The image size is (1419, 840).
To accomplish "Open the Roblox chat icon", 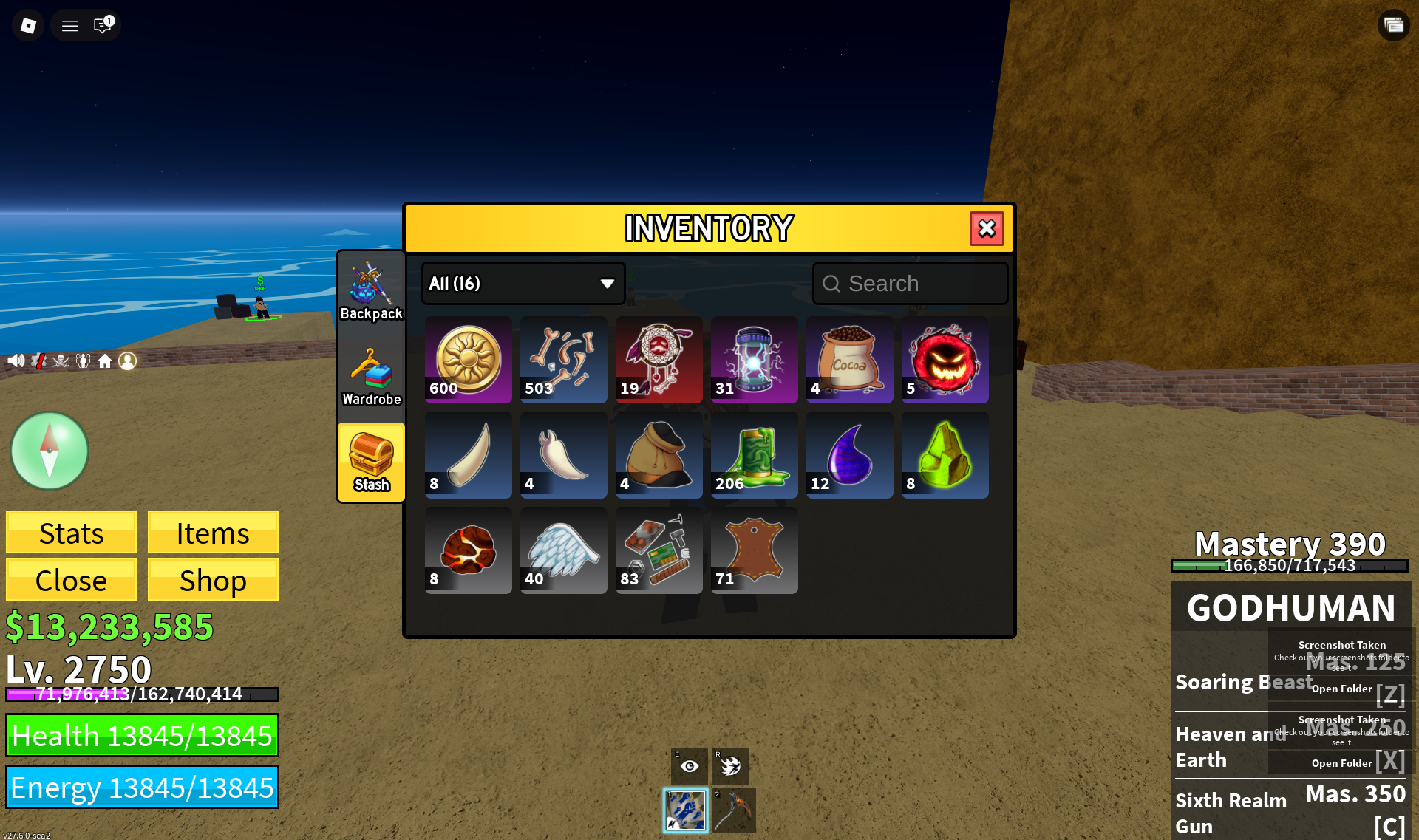I will pyautogui.click(x=102, y=26).
